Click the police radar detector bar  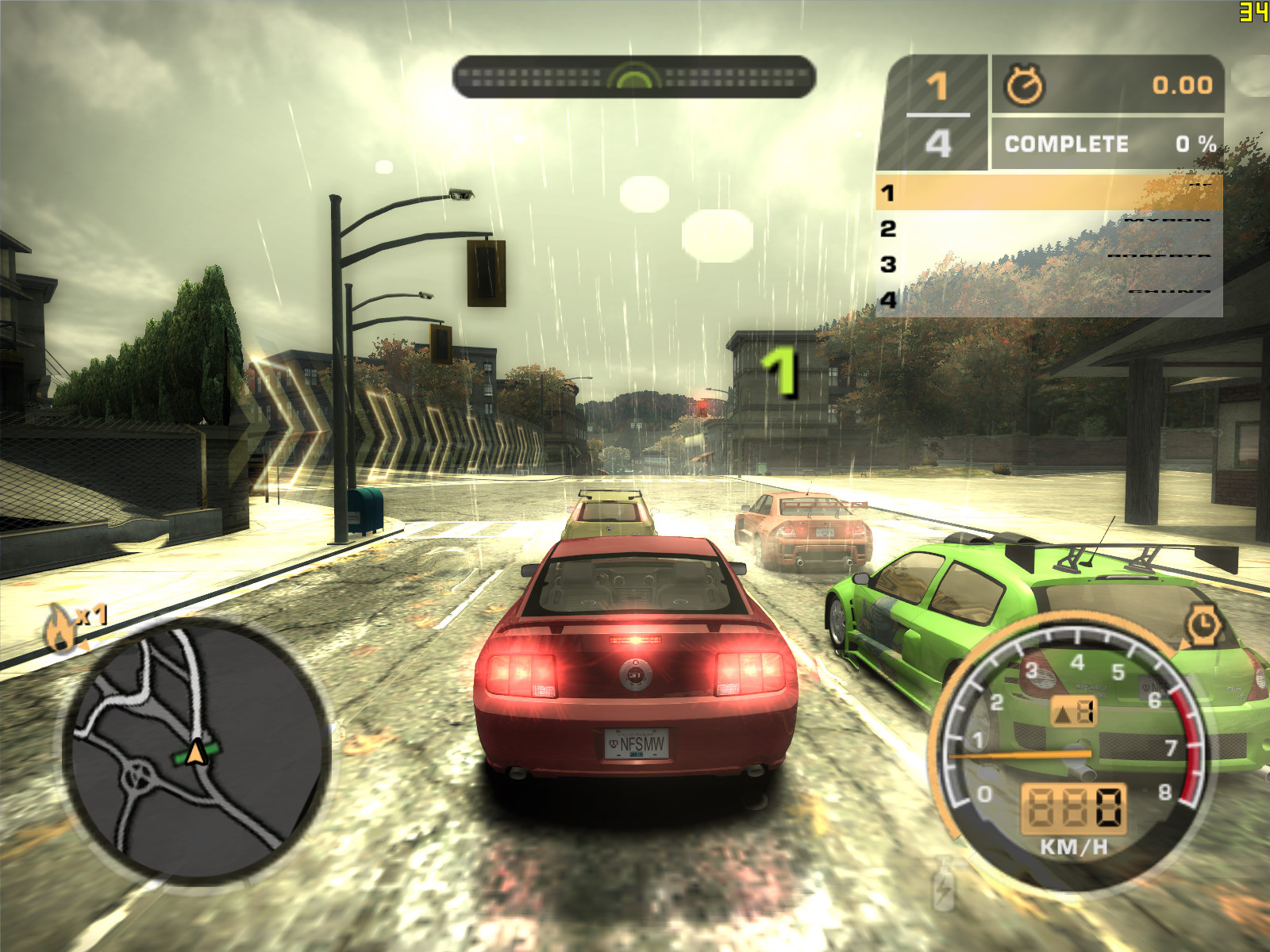tap(633, 77)
